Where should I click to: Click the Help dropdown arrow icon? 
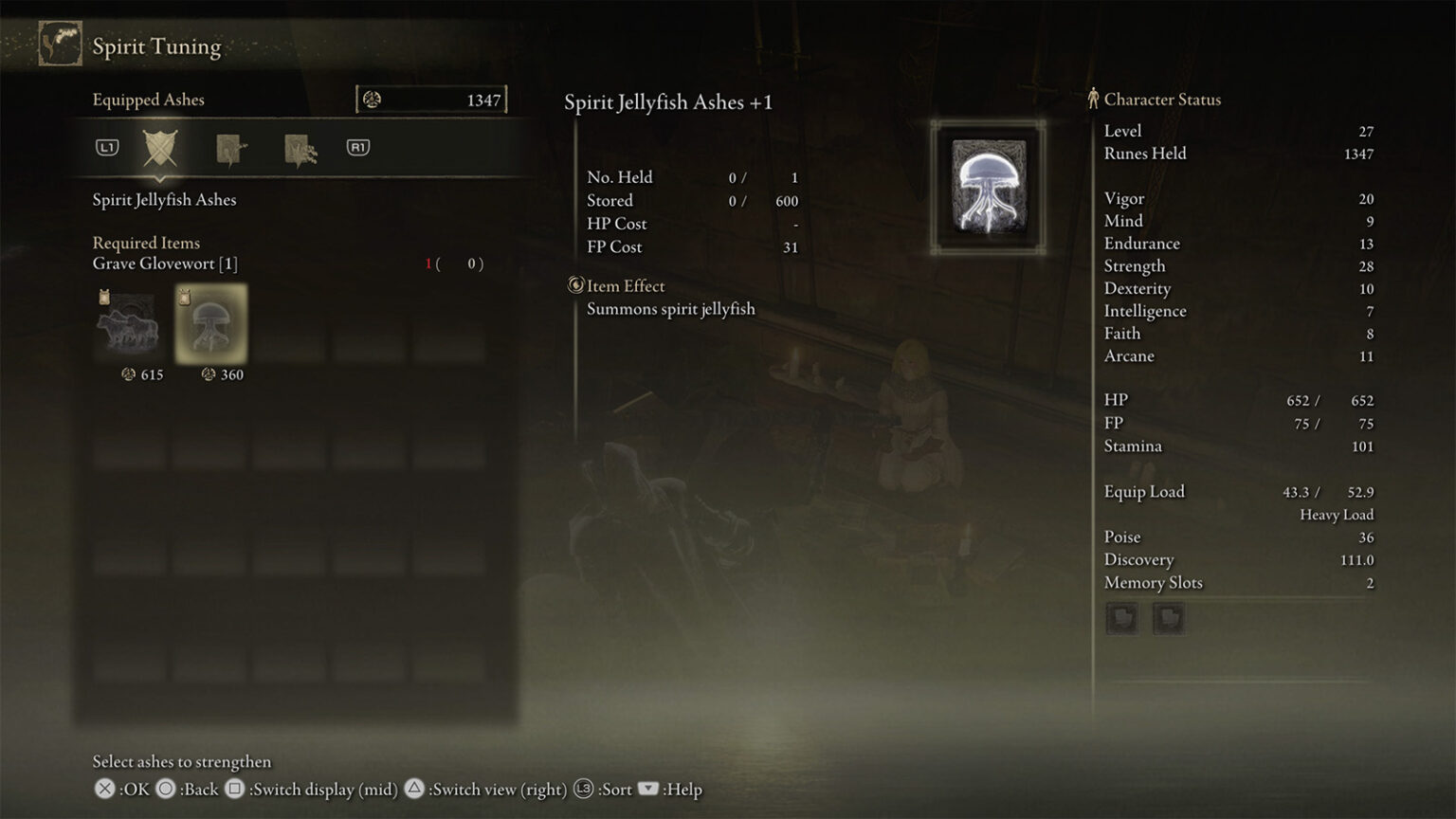(648, 789)
